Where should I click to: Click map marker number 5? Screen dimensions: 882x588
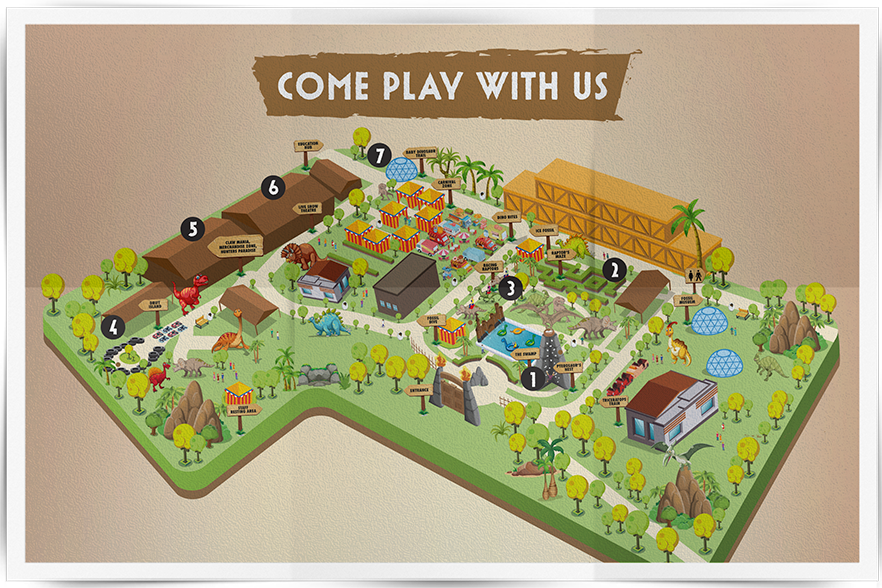click(193, 229)
